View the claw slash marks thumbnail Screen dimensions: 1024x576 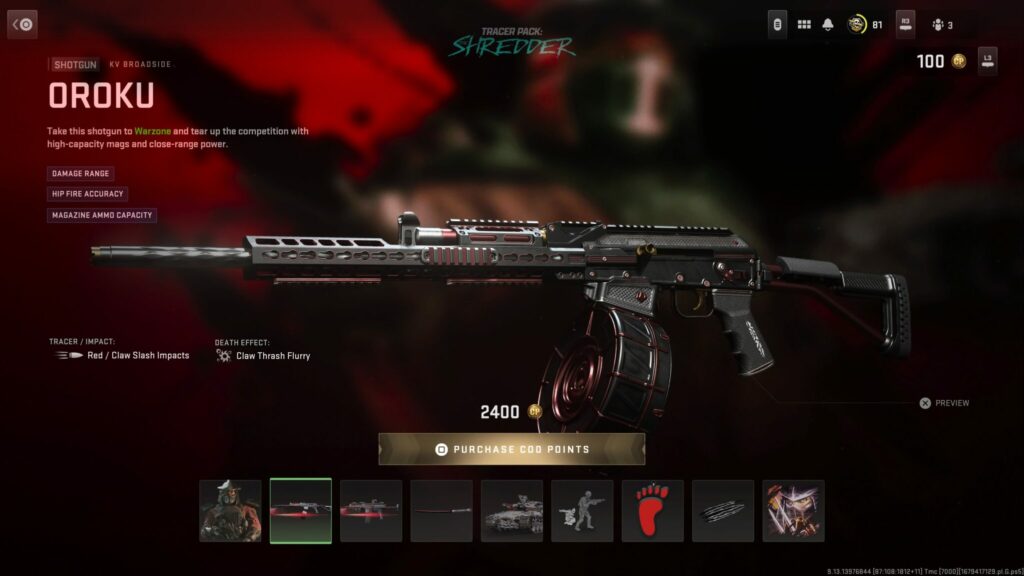[x=723, y=511]
